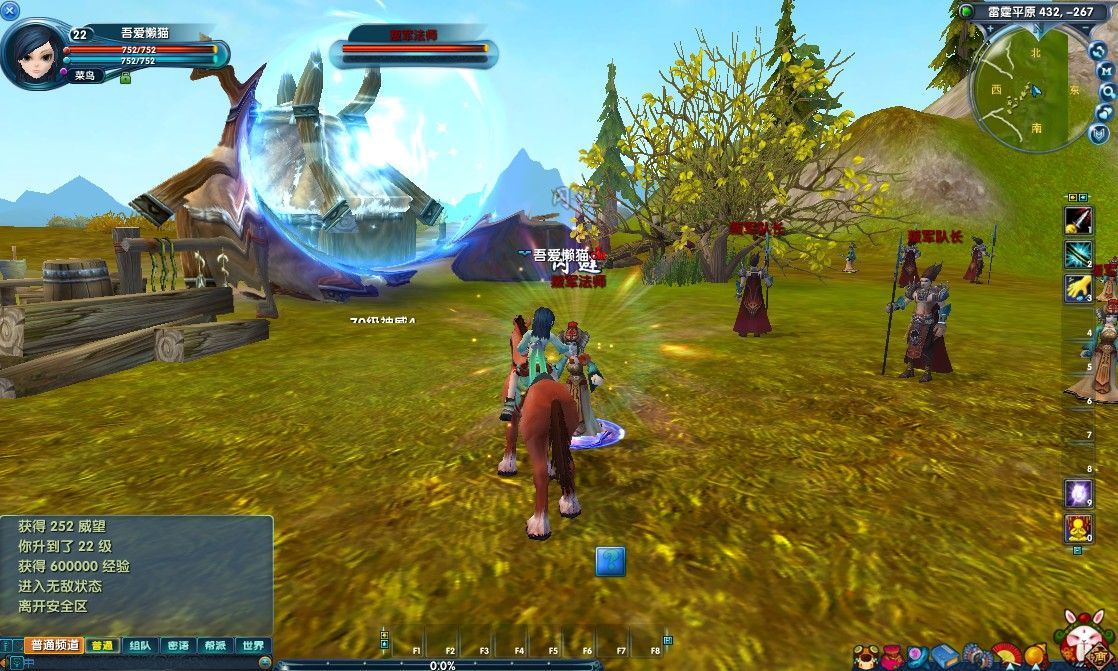Viewport: 1118px width, 671px height.
Task: Use the sword slash skill in side bar
Action: point(1078,221)
